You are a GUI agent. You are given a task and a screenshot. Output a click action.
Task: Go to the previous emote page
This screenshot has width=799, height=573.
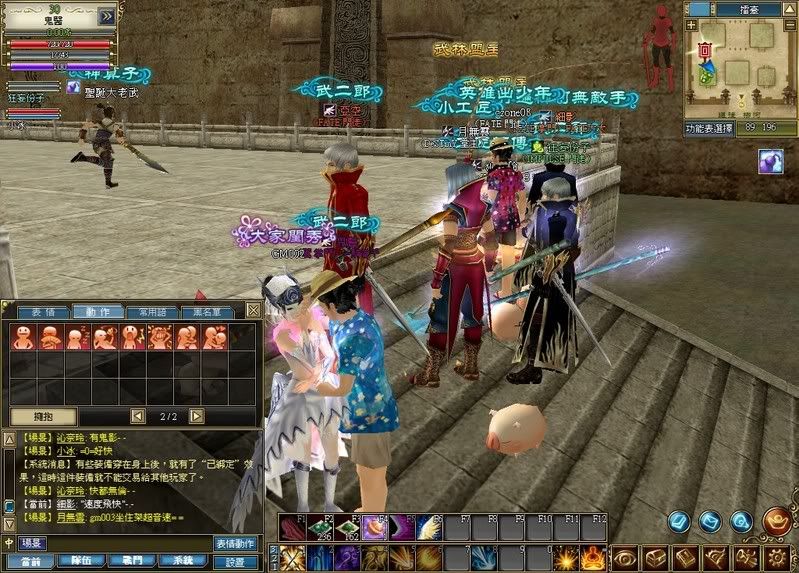[x=139, y=415]
